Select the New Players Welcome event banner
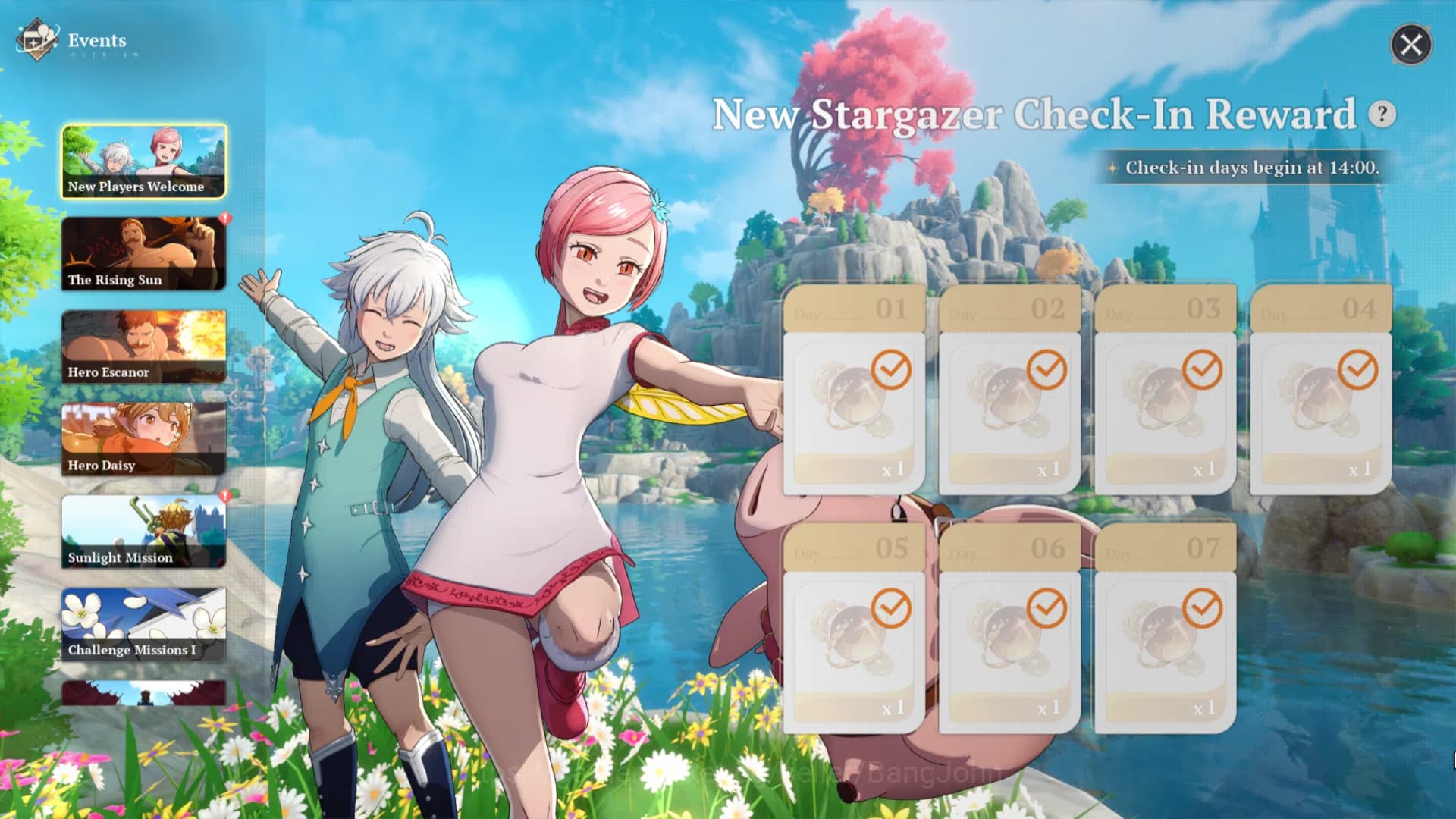This screenshot has width=1456, height=819. point(144,160)
